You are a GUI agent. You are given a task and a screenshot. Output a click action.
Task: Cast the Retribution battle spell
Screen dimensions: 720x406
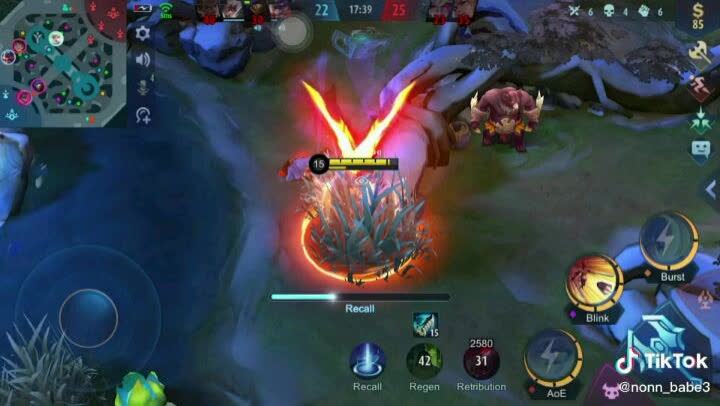481,361
